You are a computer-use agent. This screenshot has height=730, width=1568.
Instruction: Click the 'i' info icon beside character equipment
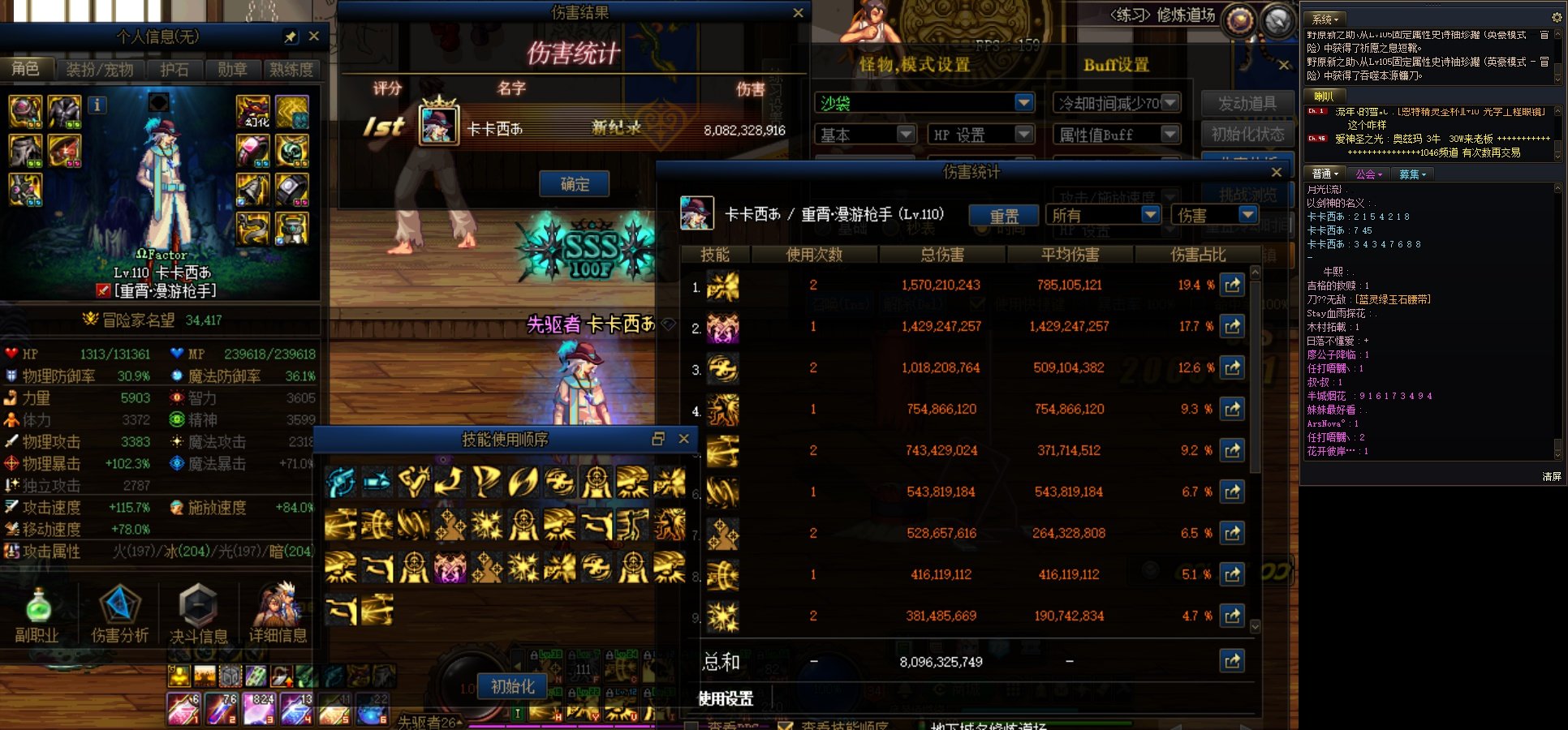[x=97, y=105]
